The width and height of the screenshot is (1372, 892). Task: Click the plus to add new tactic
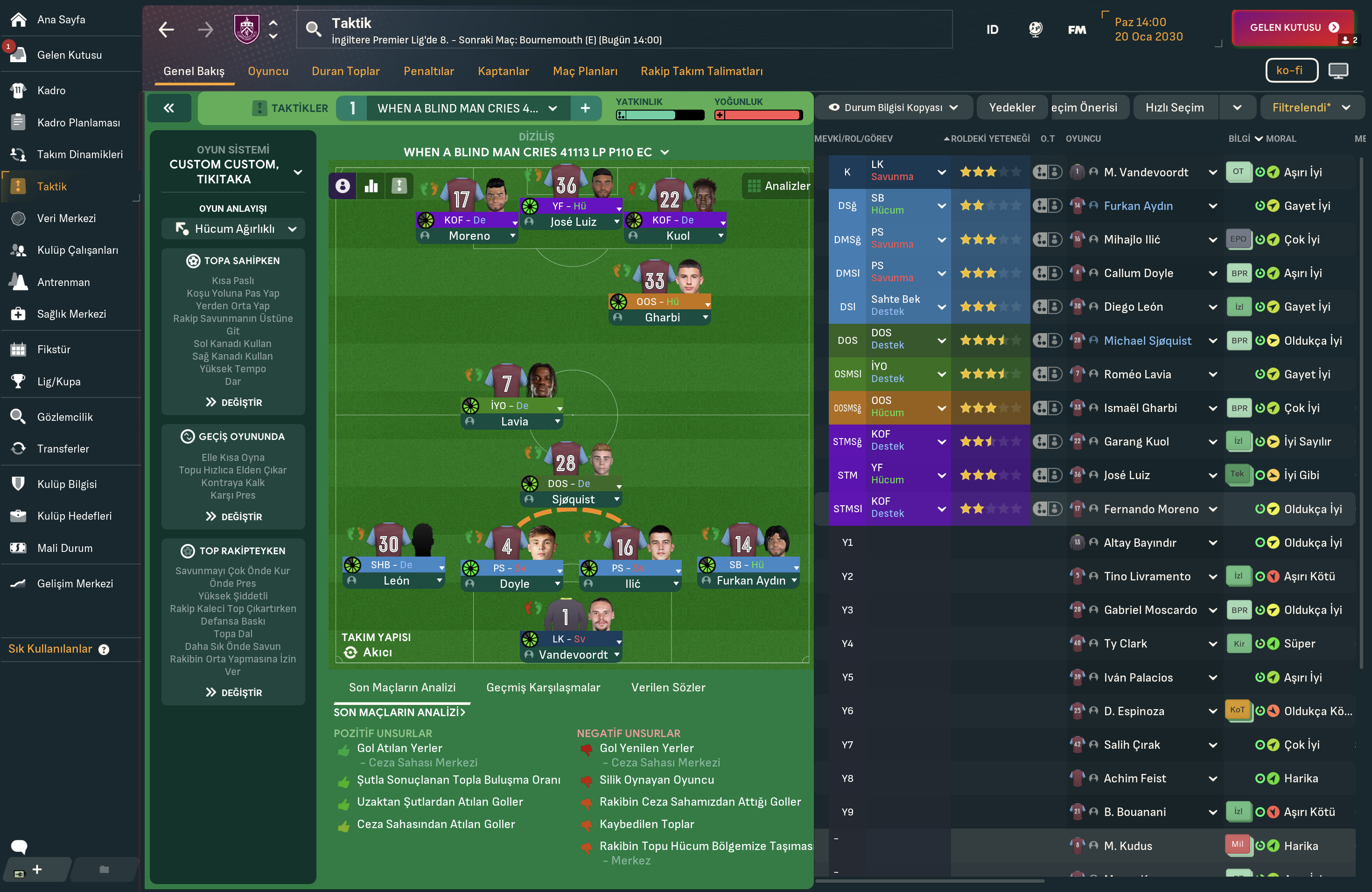tap(586, 108)
